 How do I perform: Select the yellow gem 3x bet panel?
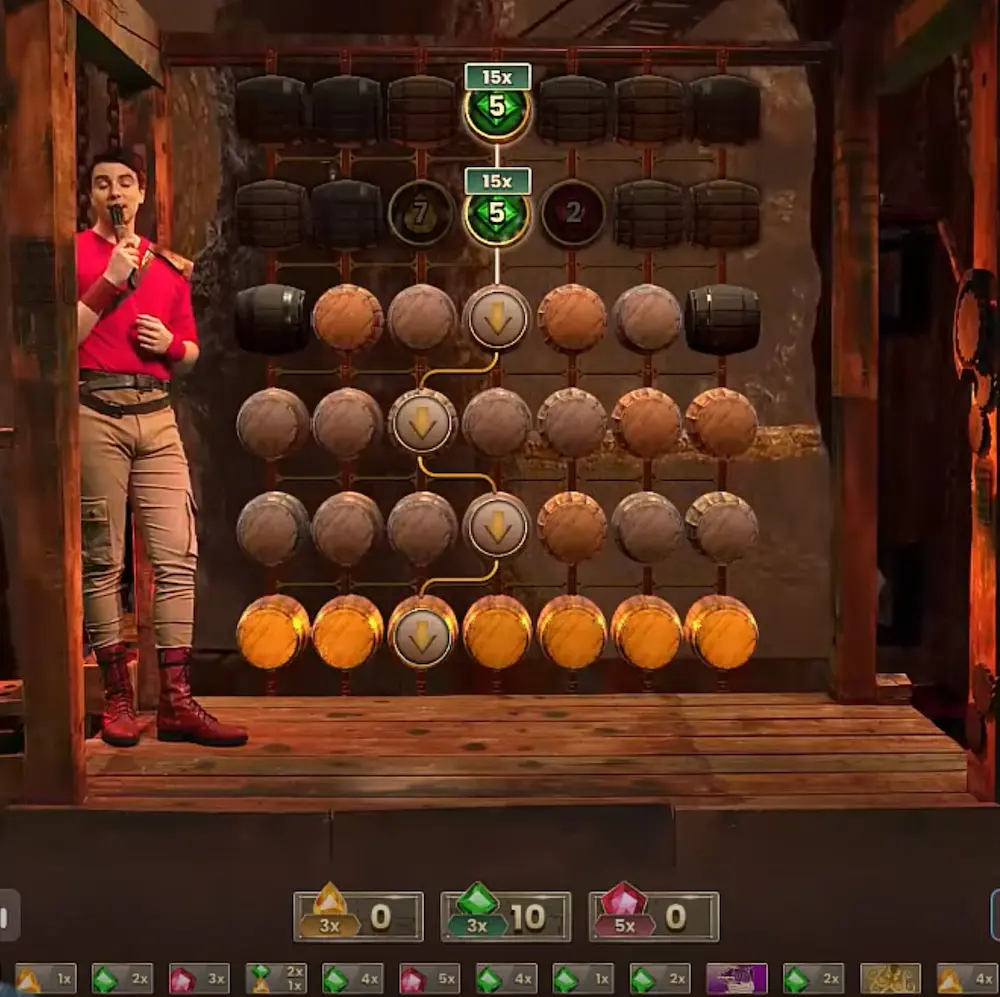tap(358, 916)
